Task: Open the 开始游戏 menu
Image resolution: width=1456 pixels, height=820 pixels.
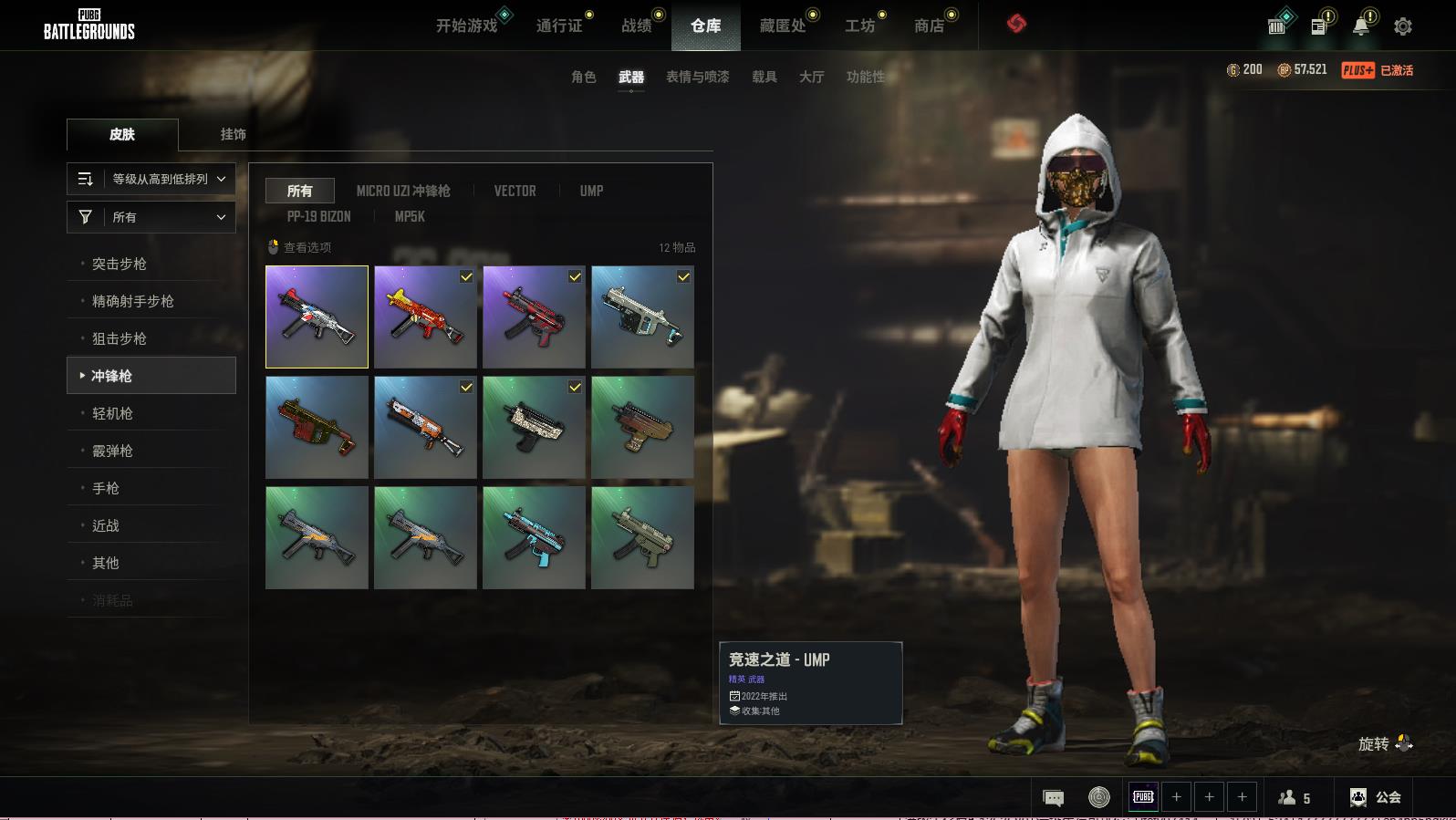Action: click(466, 26)
